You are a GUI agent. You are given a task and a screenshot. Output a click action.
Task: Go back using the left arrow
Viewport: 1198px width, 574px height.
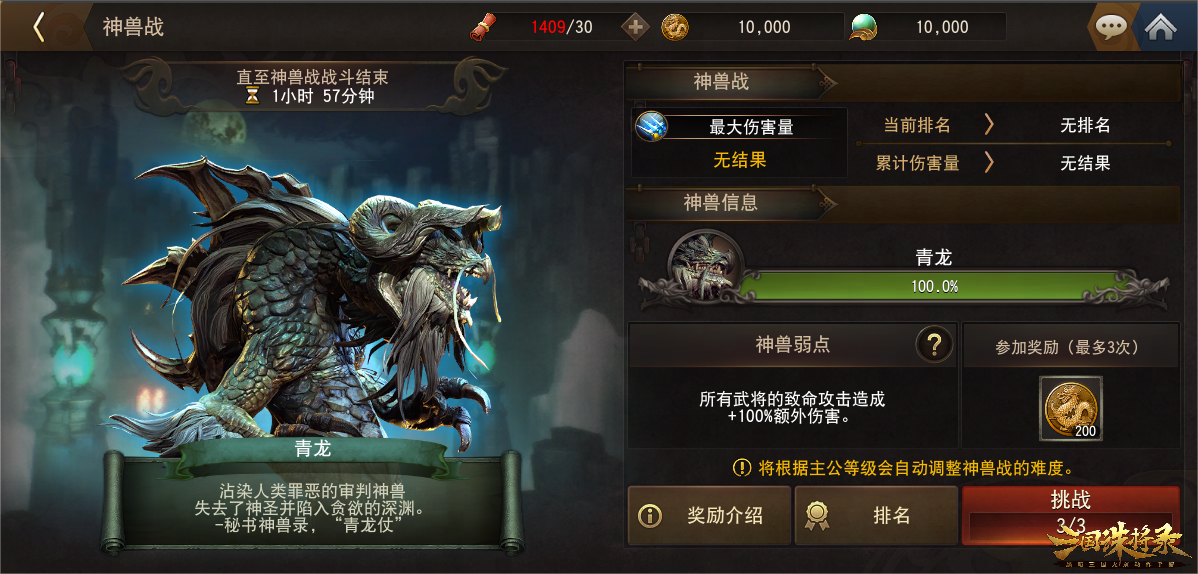click(39, 27)
